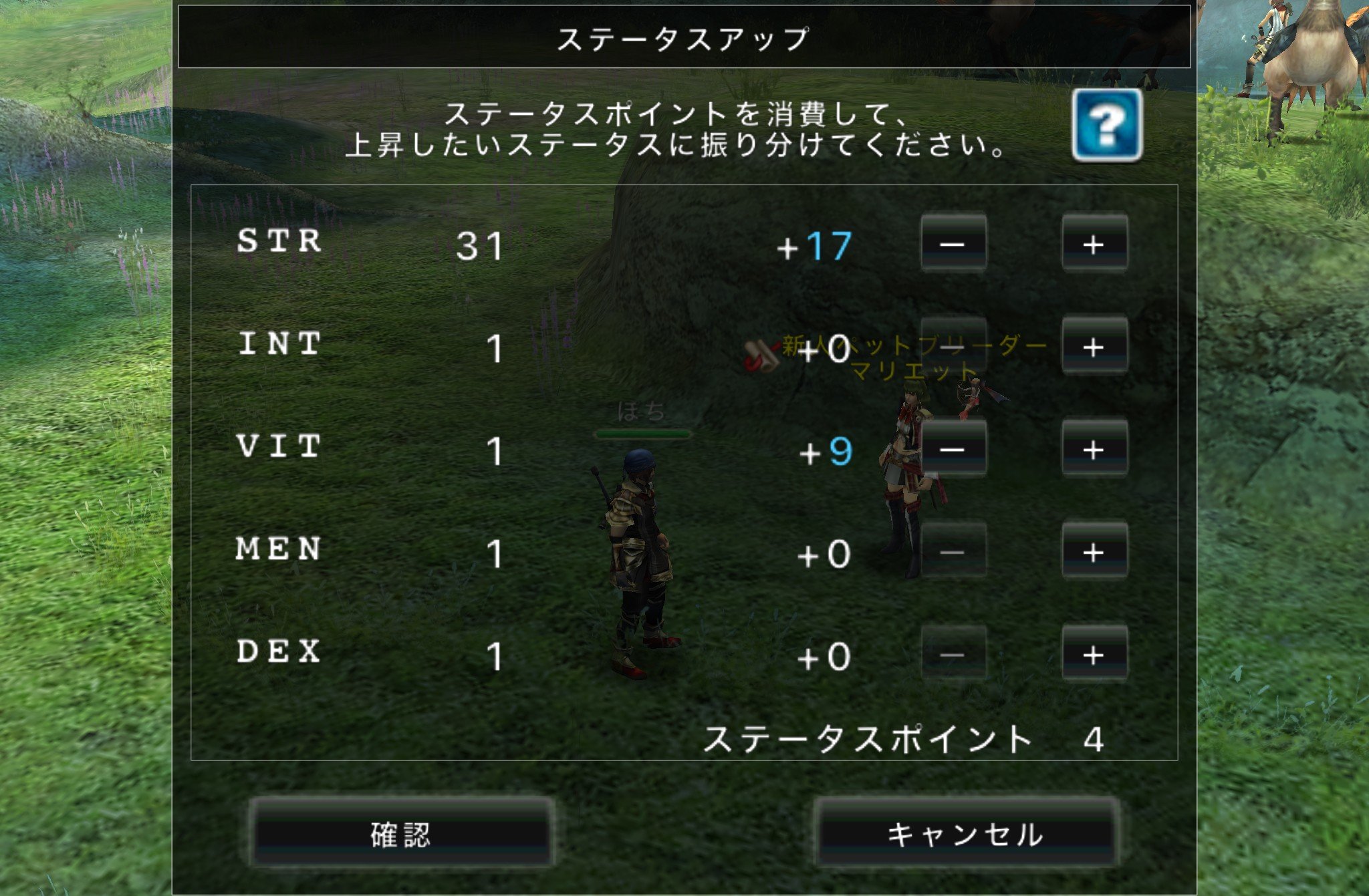1369x896 pixels.
Task: Raise VIT using the plus button
Action: pyautogui.click(x=1094, y=449)
